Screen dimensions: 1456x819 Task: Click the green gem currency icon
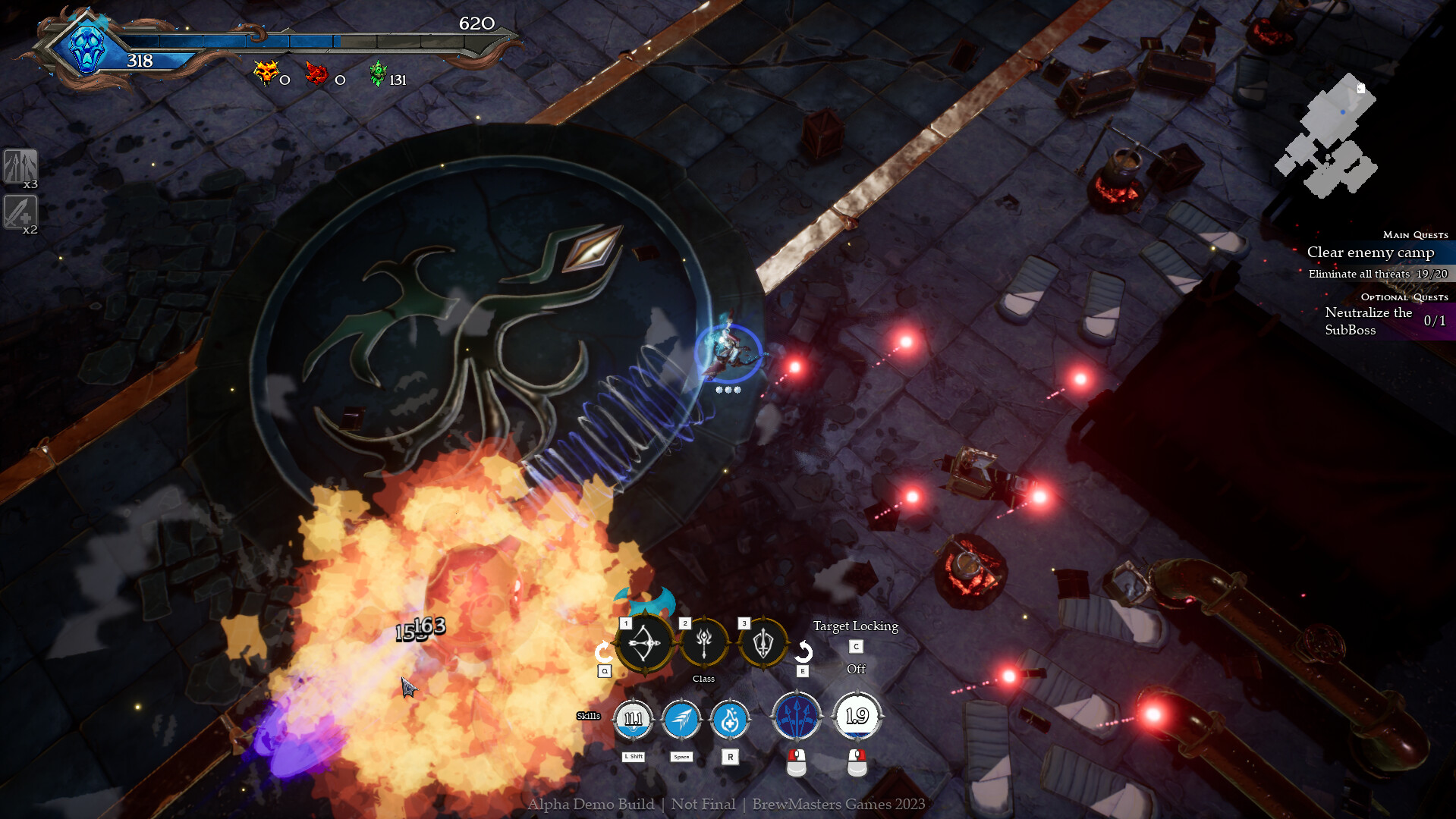click(378, 74)
